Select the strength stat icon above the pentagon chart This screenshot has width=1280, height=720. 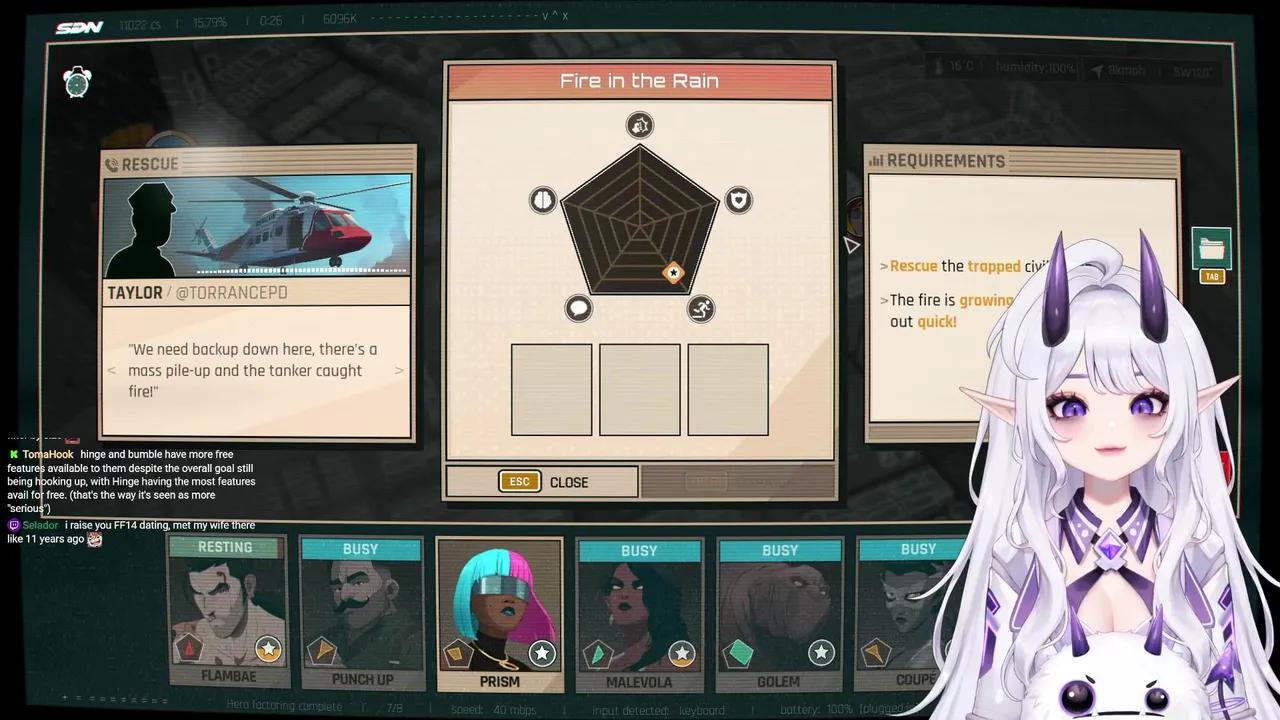coord(639,124)
